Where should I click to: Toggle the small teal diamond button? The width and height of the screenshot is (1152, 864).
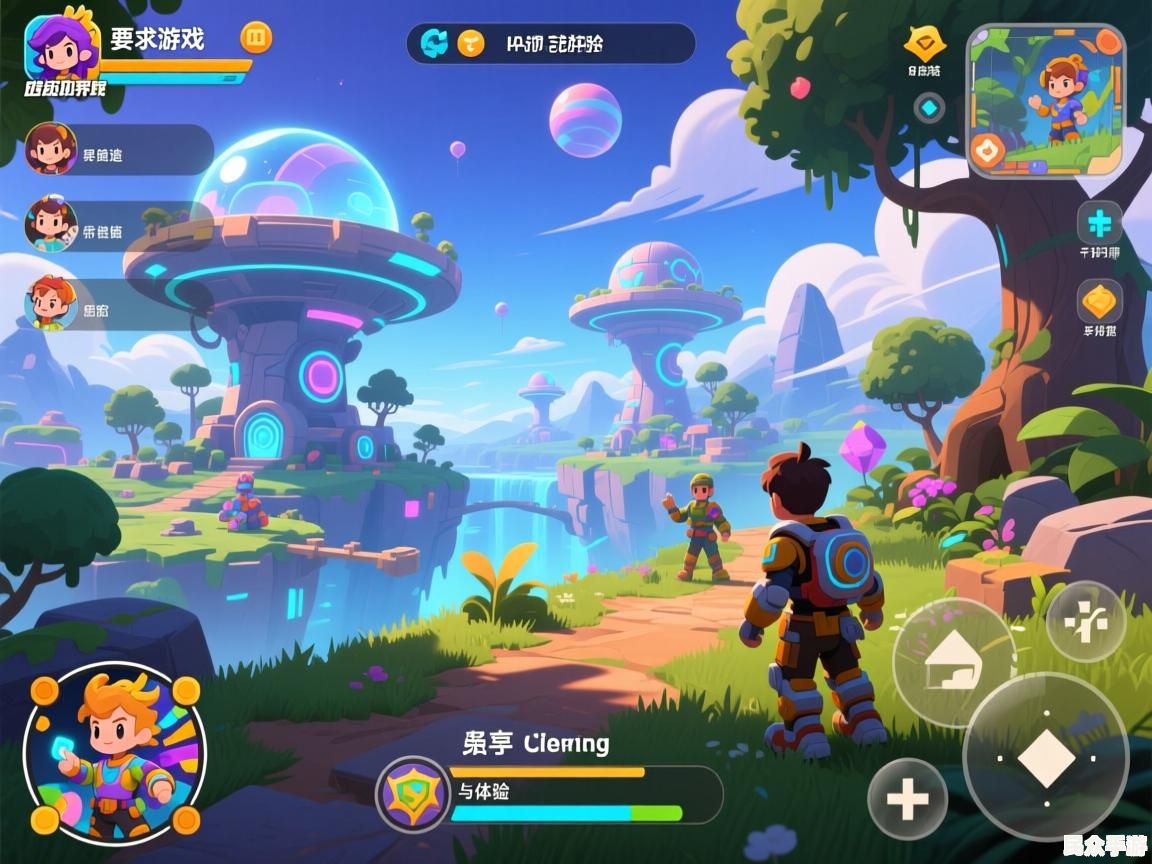(930, 107)
